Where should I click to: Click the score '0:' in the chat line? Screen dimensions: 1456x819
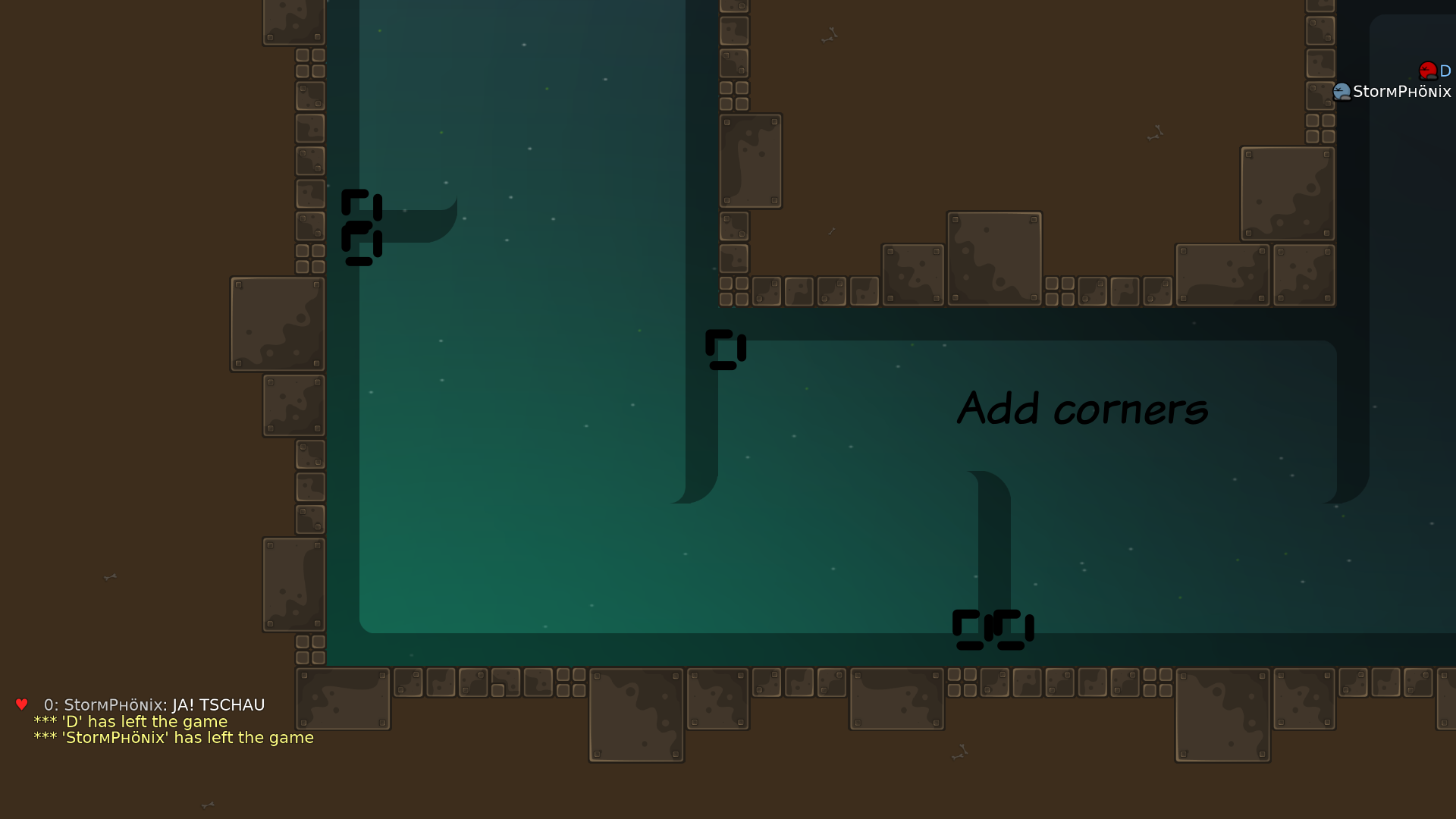(x=51, y=704)
